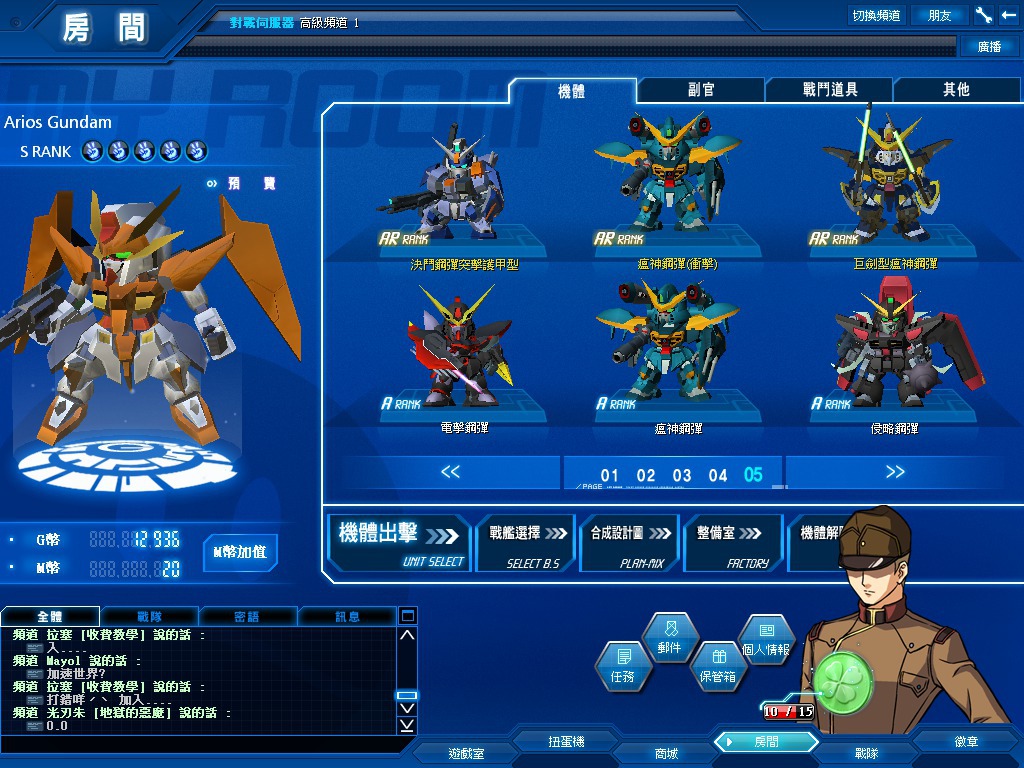Viewport: 1024px width, 768px height.
Task: Open the 戰鬥道具 tab
Action: tap(830, 90)
